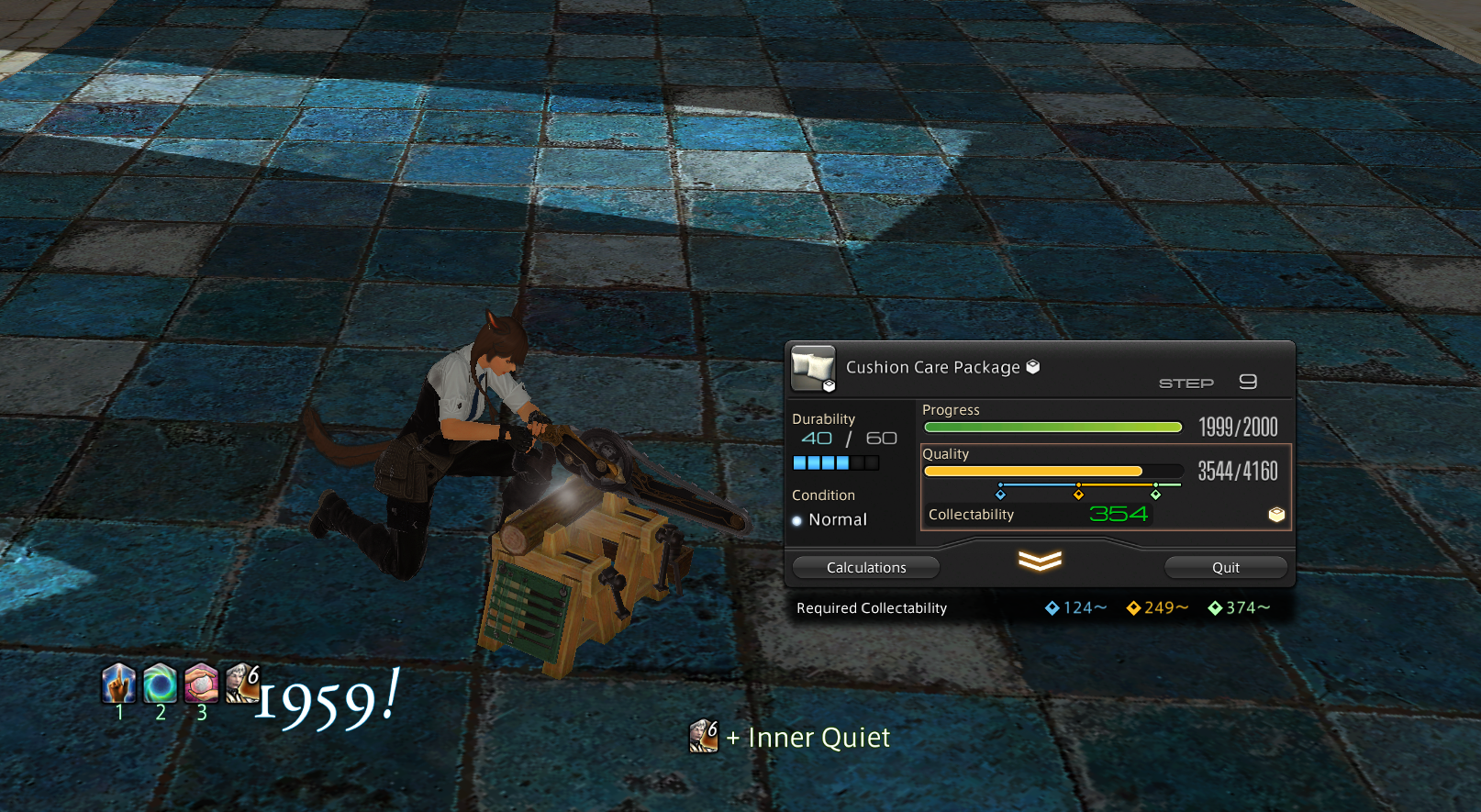Click the collectable cube beside Cushion Care Package title
Screen dimensions: 1481x812
tap(1031, 365)
